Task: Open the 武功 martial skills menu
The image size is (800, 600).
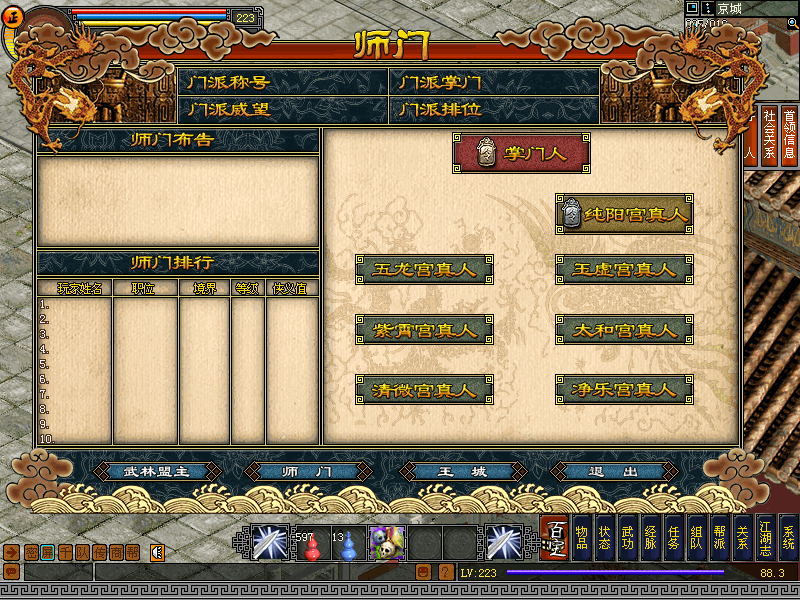Action: tap(627, 538)
